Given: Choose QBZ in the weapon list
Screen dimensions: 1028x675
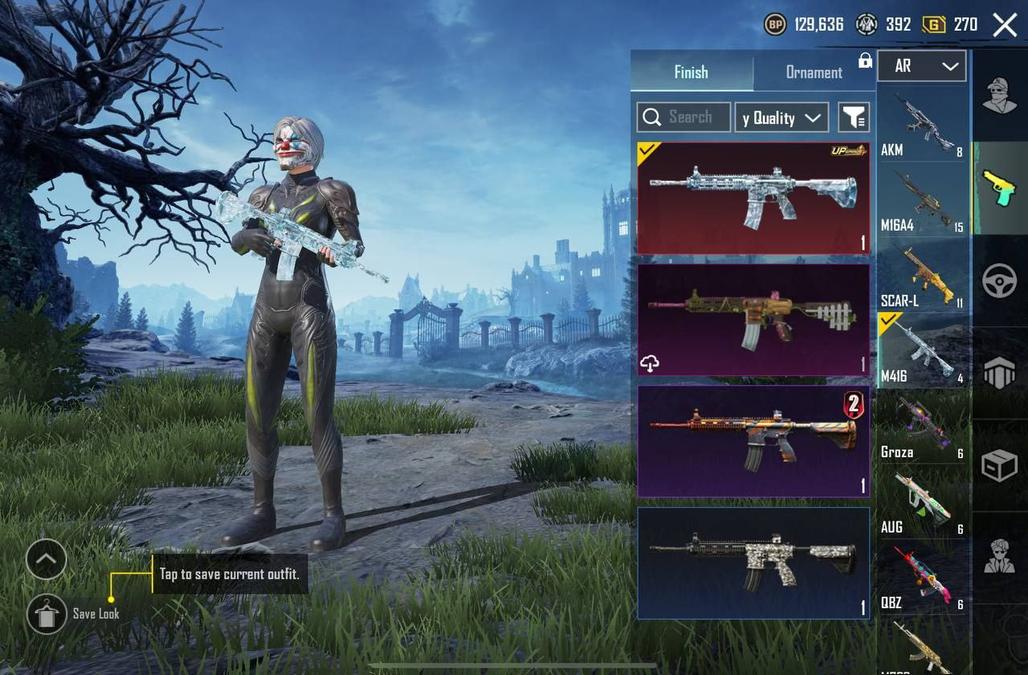Looking at the screenshot, I should click(x=921, y=578).
